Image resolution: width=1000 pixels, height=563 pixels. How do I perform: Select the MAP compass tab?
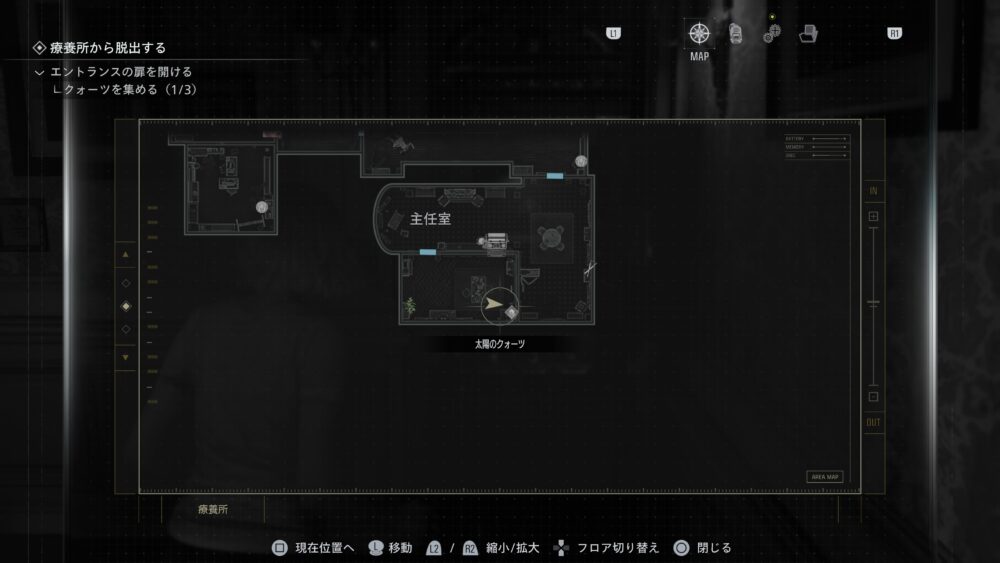pos(699,34)
